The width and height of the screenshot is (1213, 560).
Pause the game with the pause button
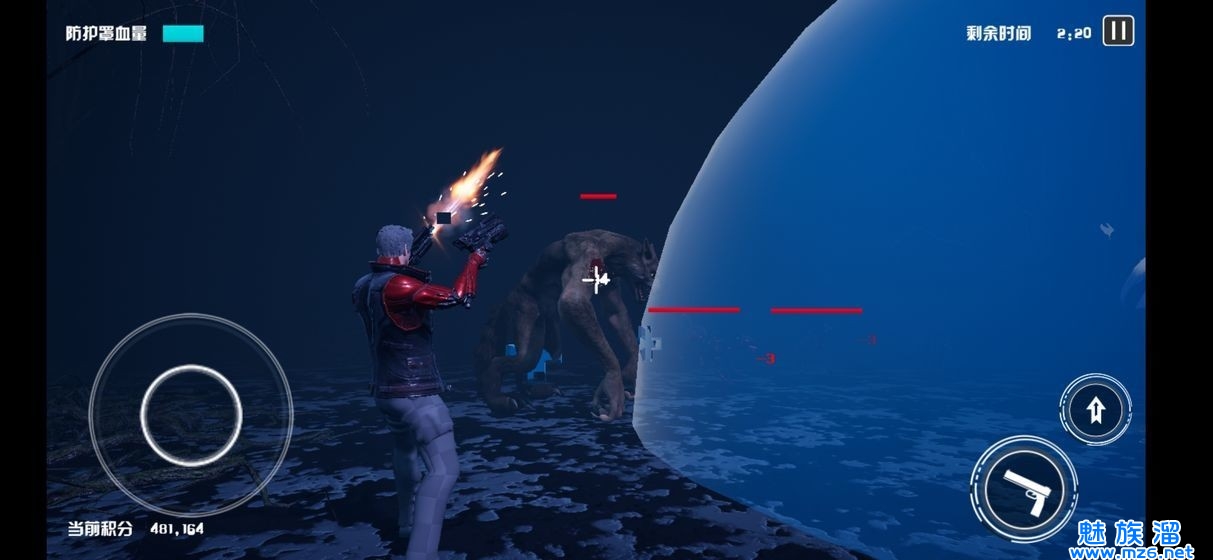pos(1118,31)
